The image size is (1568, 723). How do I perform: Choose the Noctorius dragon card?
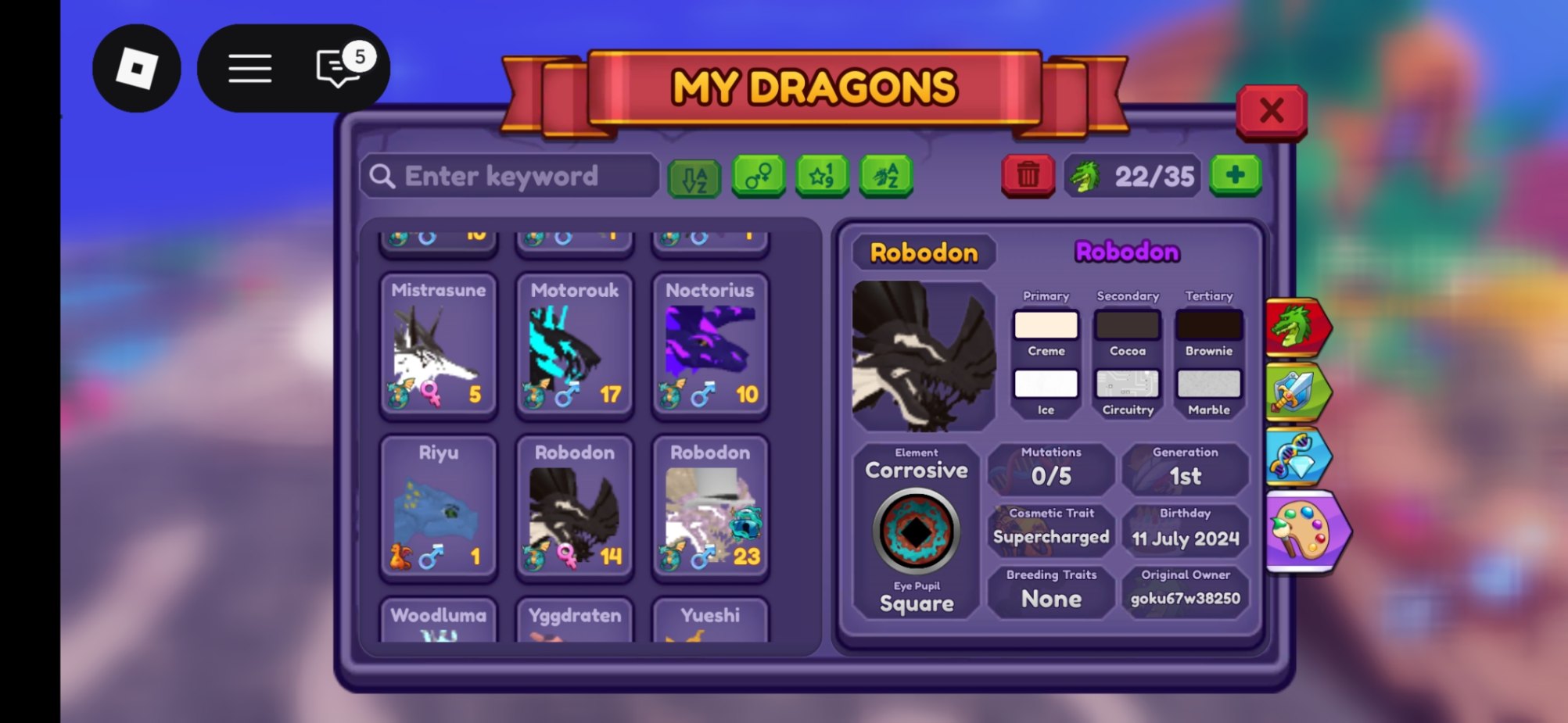coord(710,344)
